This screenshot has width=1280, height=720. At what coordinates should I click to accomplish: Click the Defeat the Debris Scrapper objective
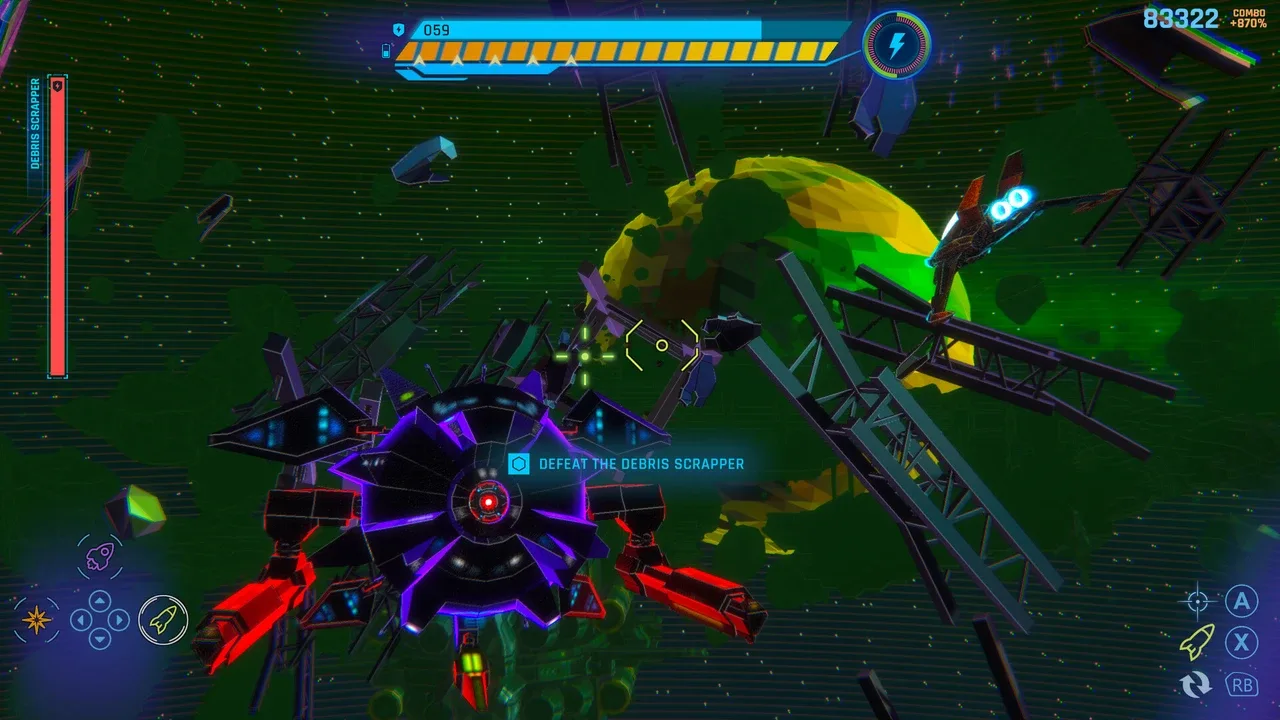[x=629, y=464]
